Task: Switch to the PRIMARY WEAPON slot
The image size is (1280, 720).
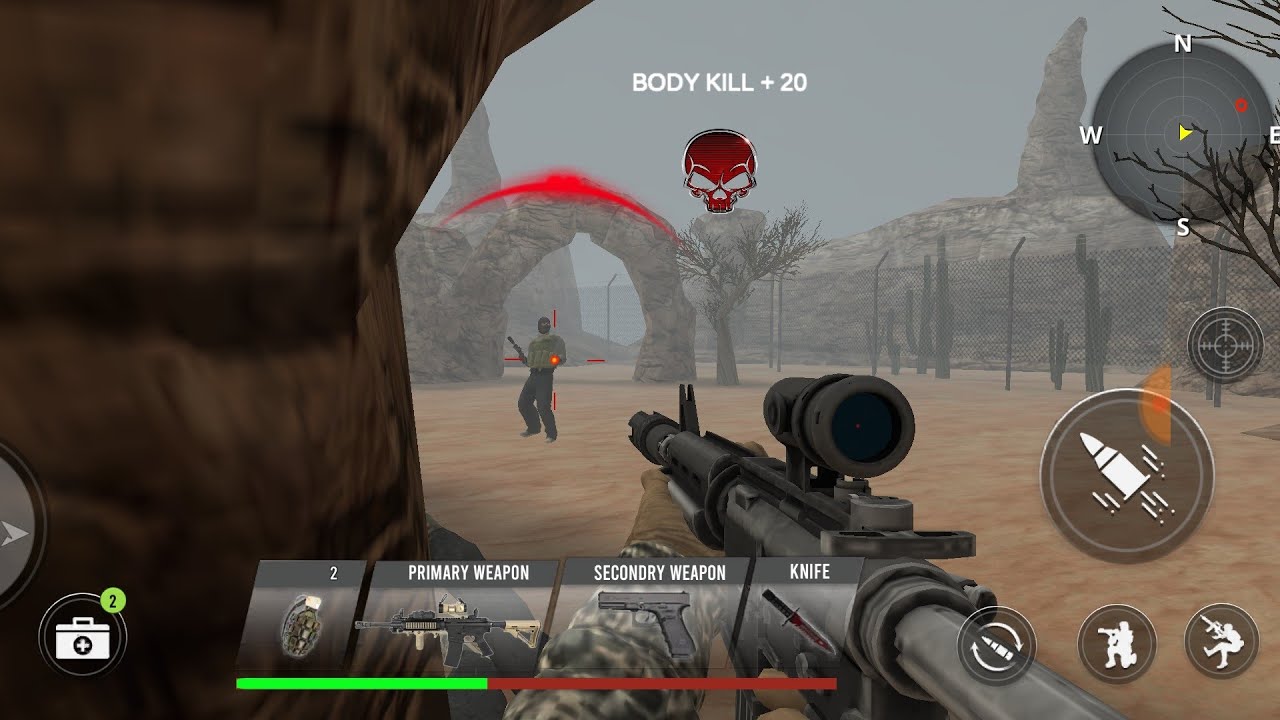Action: (466, 572)
